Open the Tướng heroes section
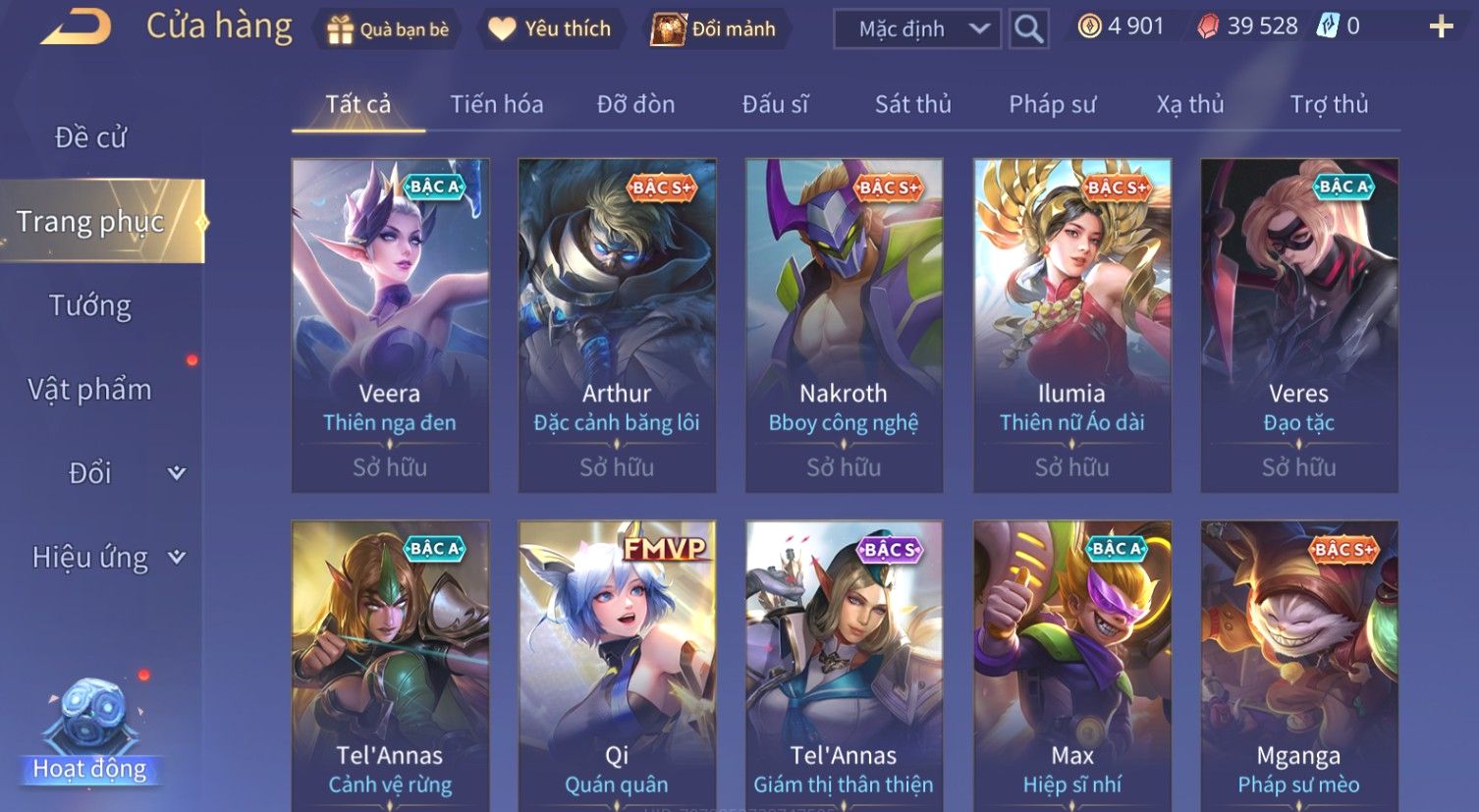The height and width of the screenshot is (812, 1479). point(90,305)
